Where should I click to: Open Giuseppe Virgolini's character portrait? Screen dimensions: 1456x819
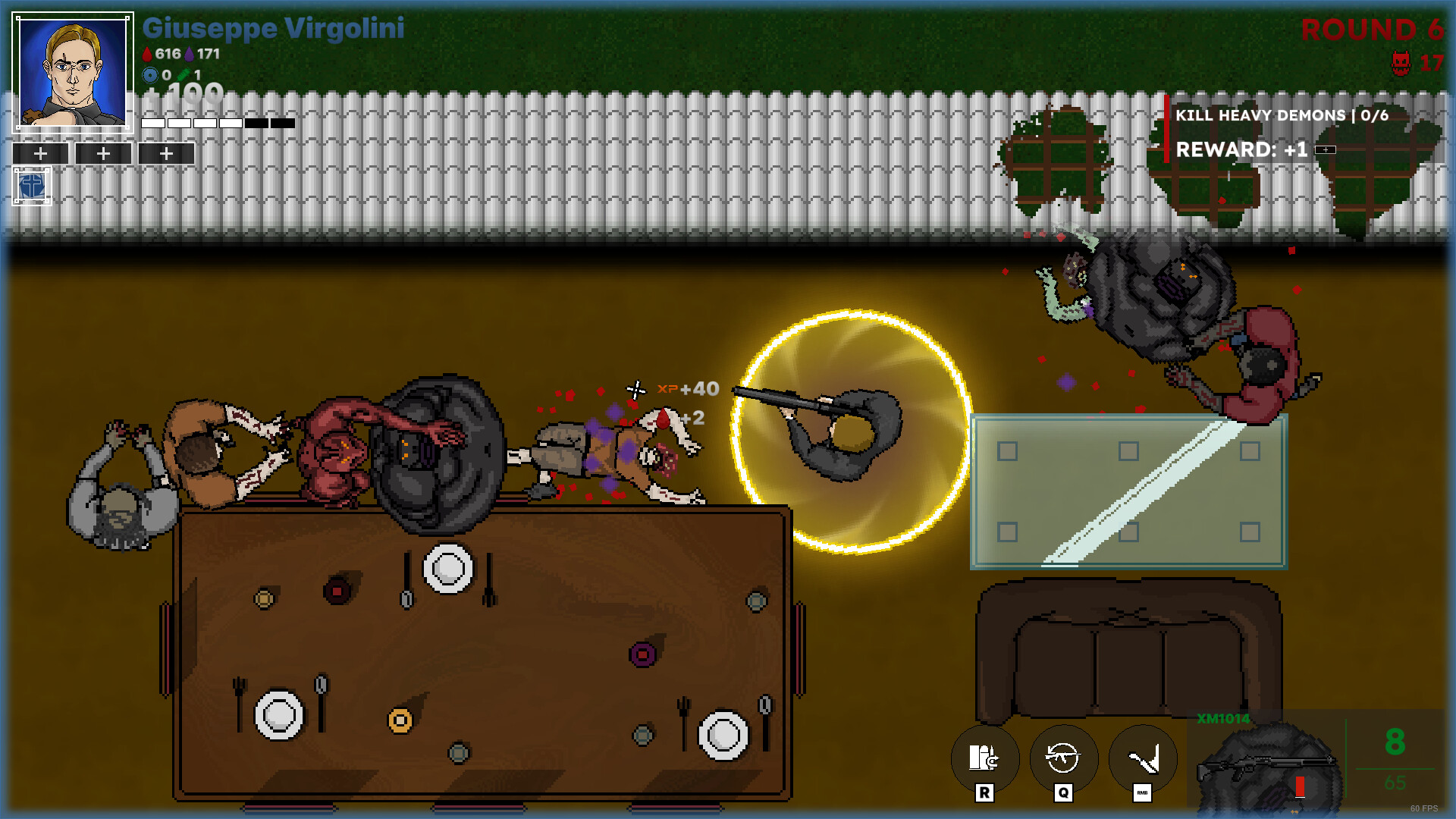point(73,73)
